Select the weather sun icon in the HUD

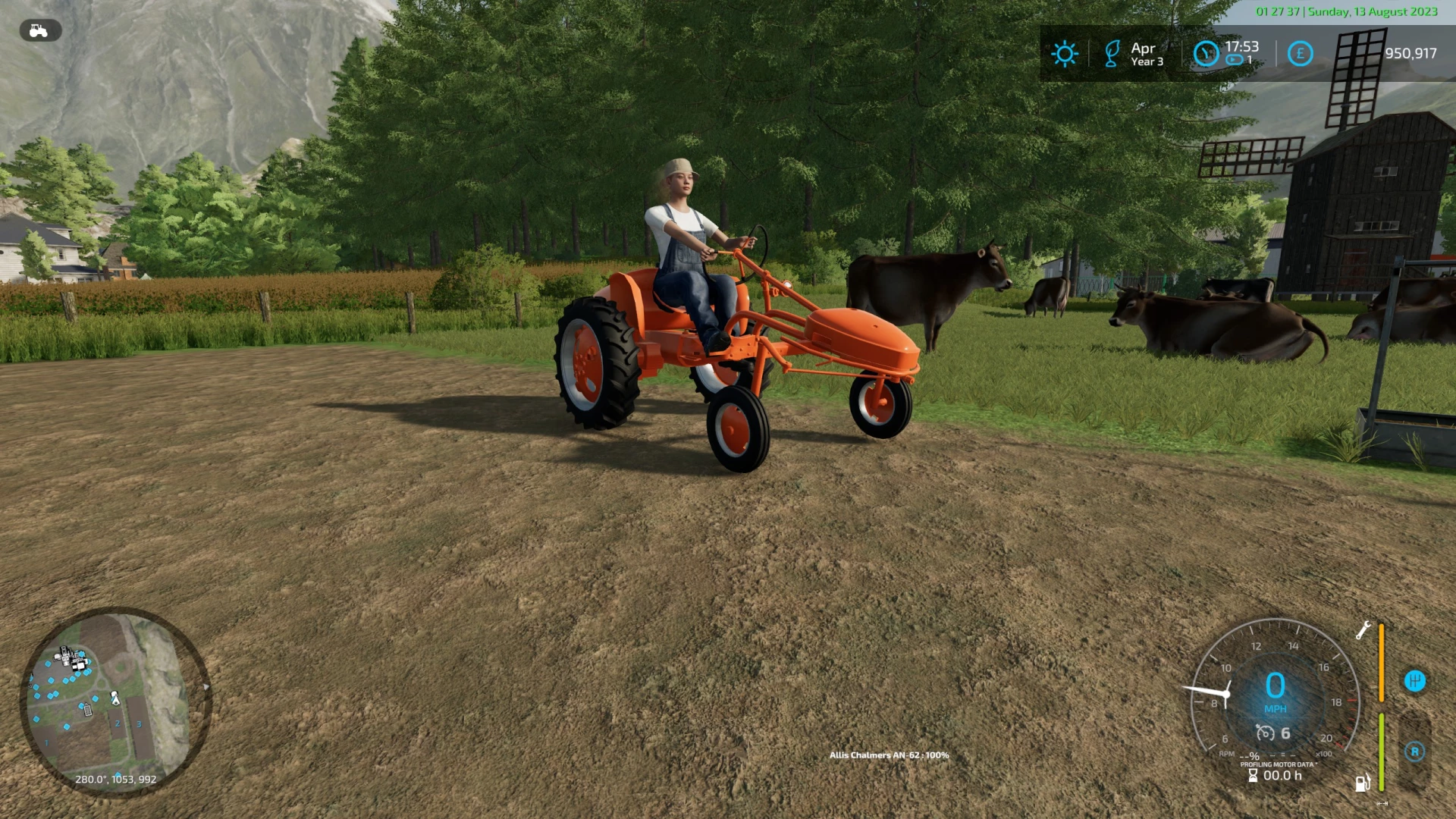click(1065, 53)
